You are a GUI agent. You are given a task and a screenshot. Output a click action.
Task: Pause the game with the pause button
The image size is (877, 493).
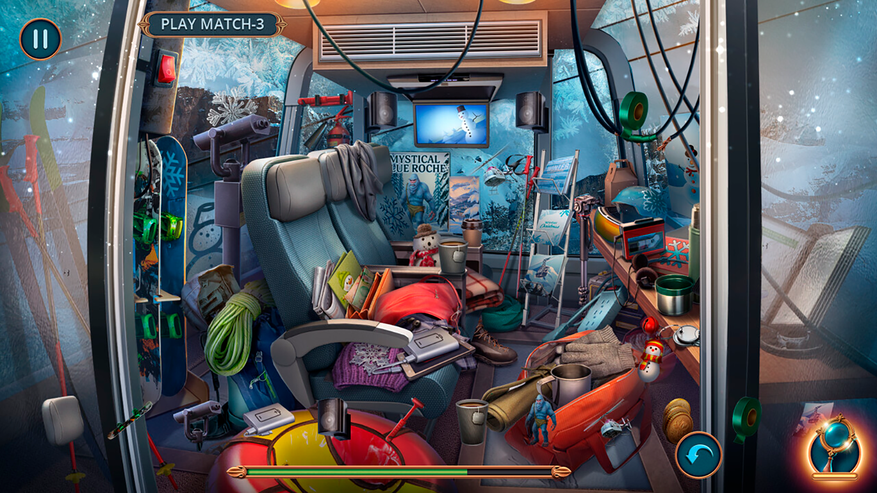pyautogui.click(x=40, y=39)
